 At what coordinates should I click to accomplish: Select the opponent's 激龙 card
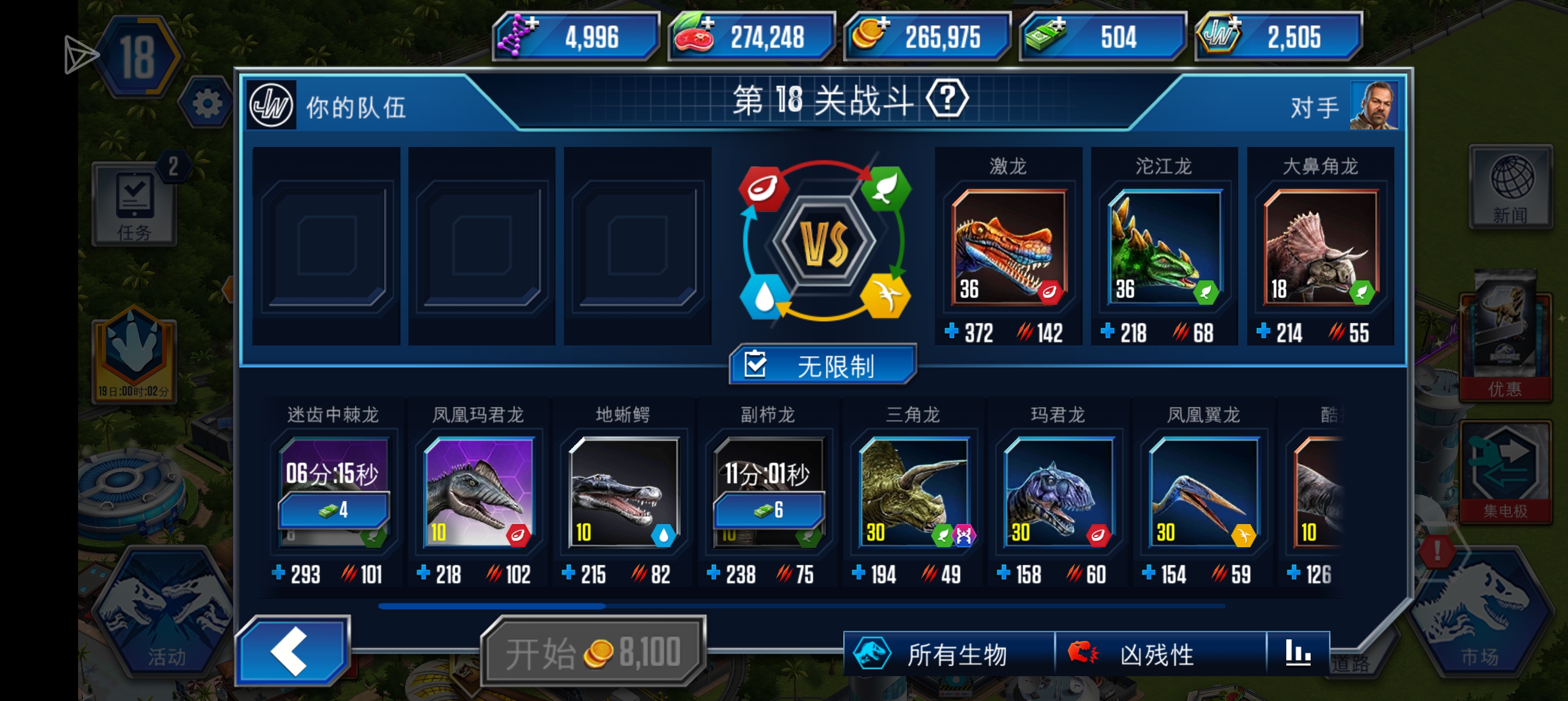[x=1007, y=246]
